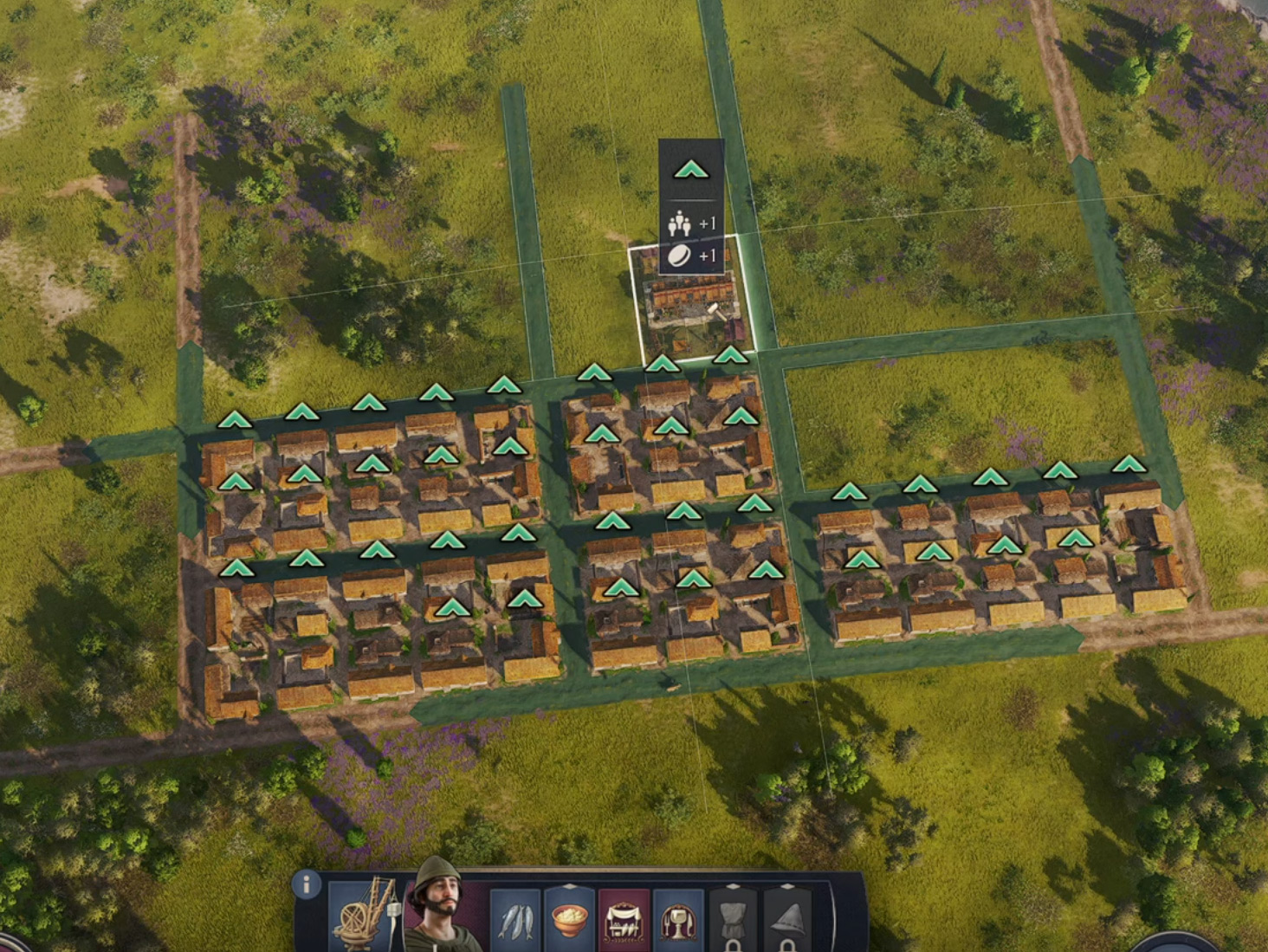Select the porridge bowl icon
Viewport: 1268px width, 952px height.
pos(570,921)
